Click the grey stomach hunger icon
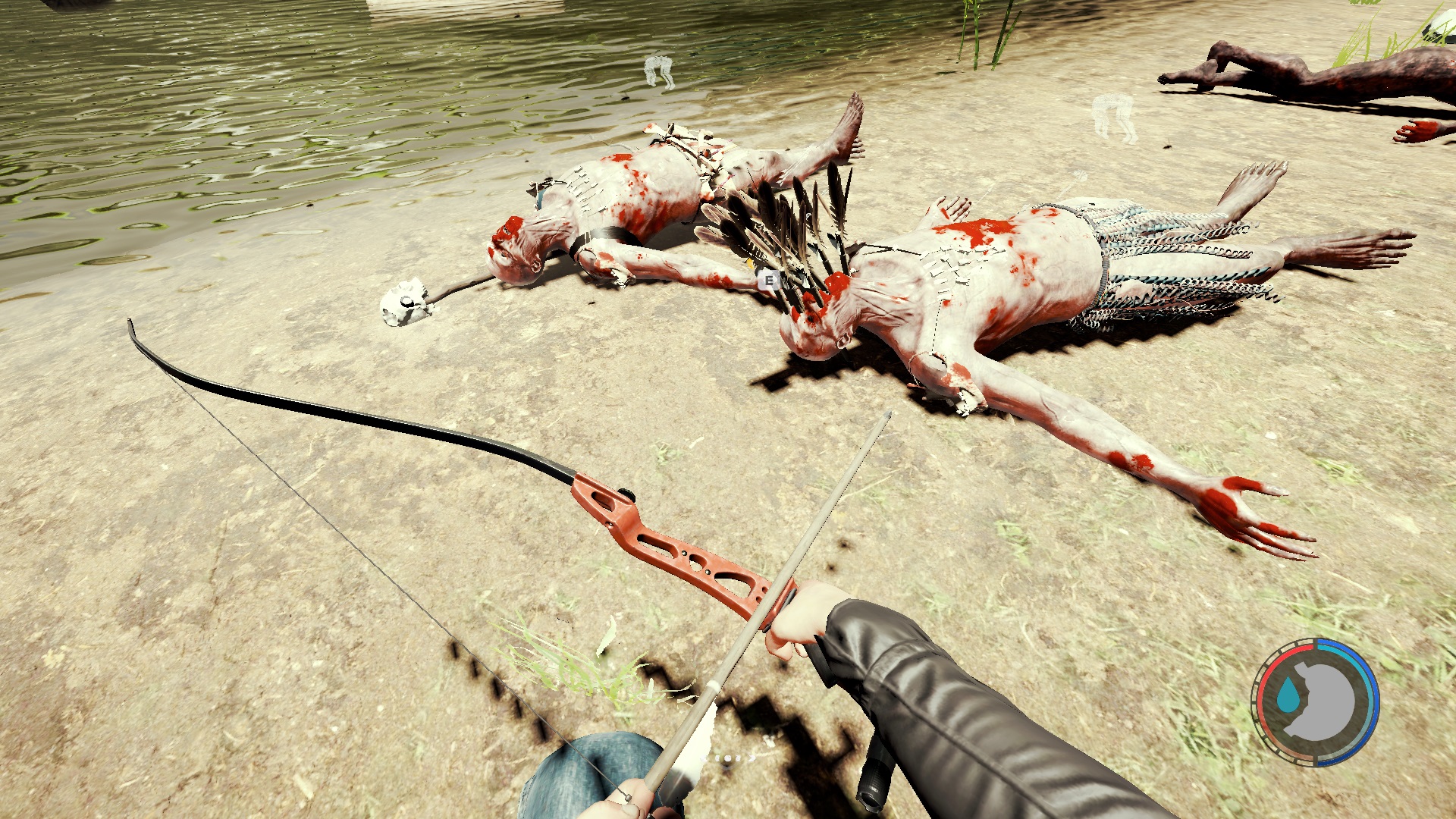The image size is (1456, 819). [1323, 701]
